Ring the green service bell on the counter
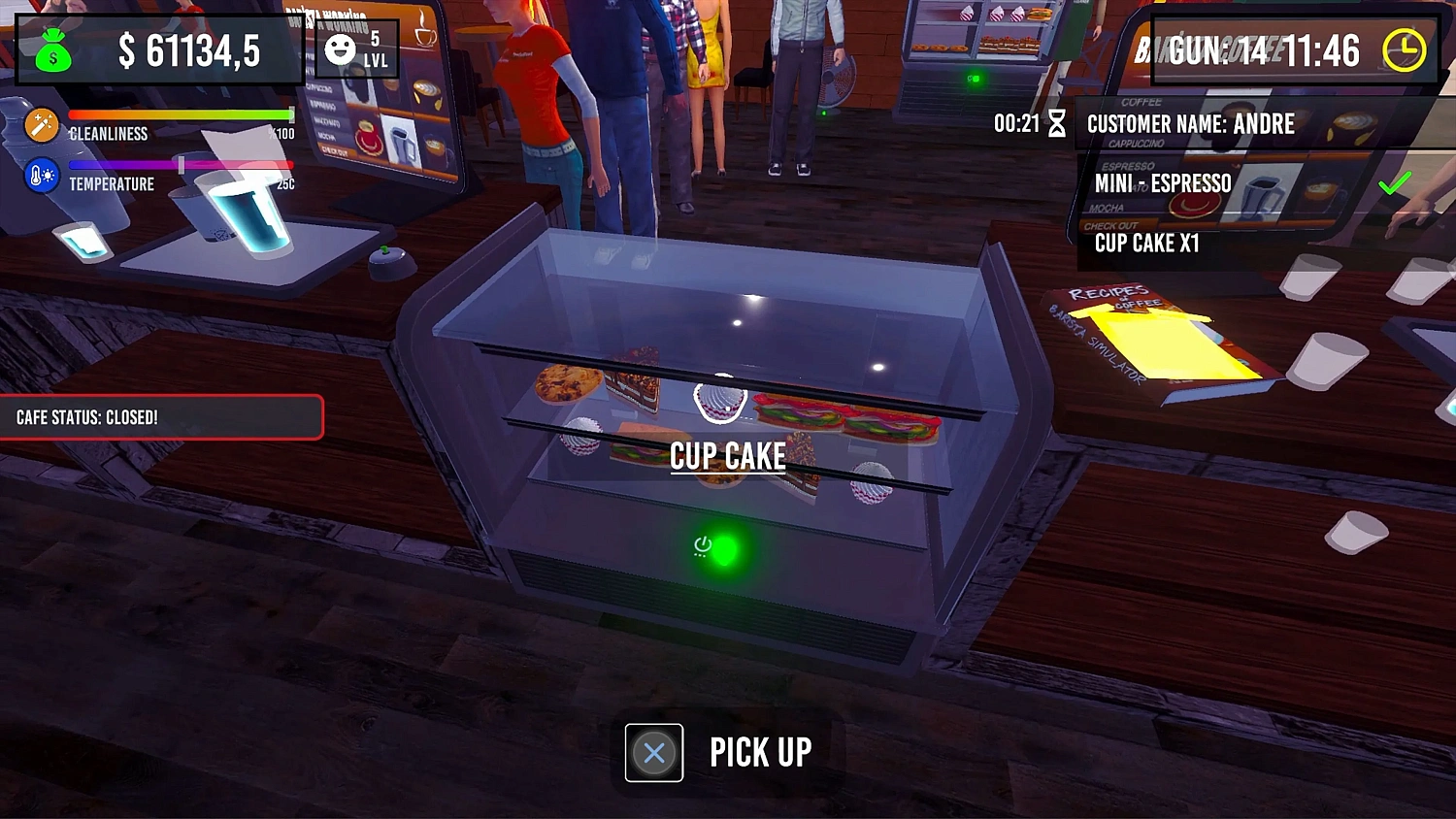 point(386,252)
